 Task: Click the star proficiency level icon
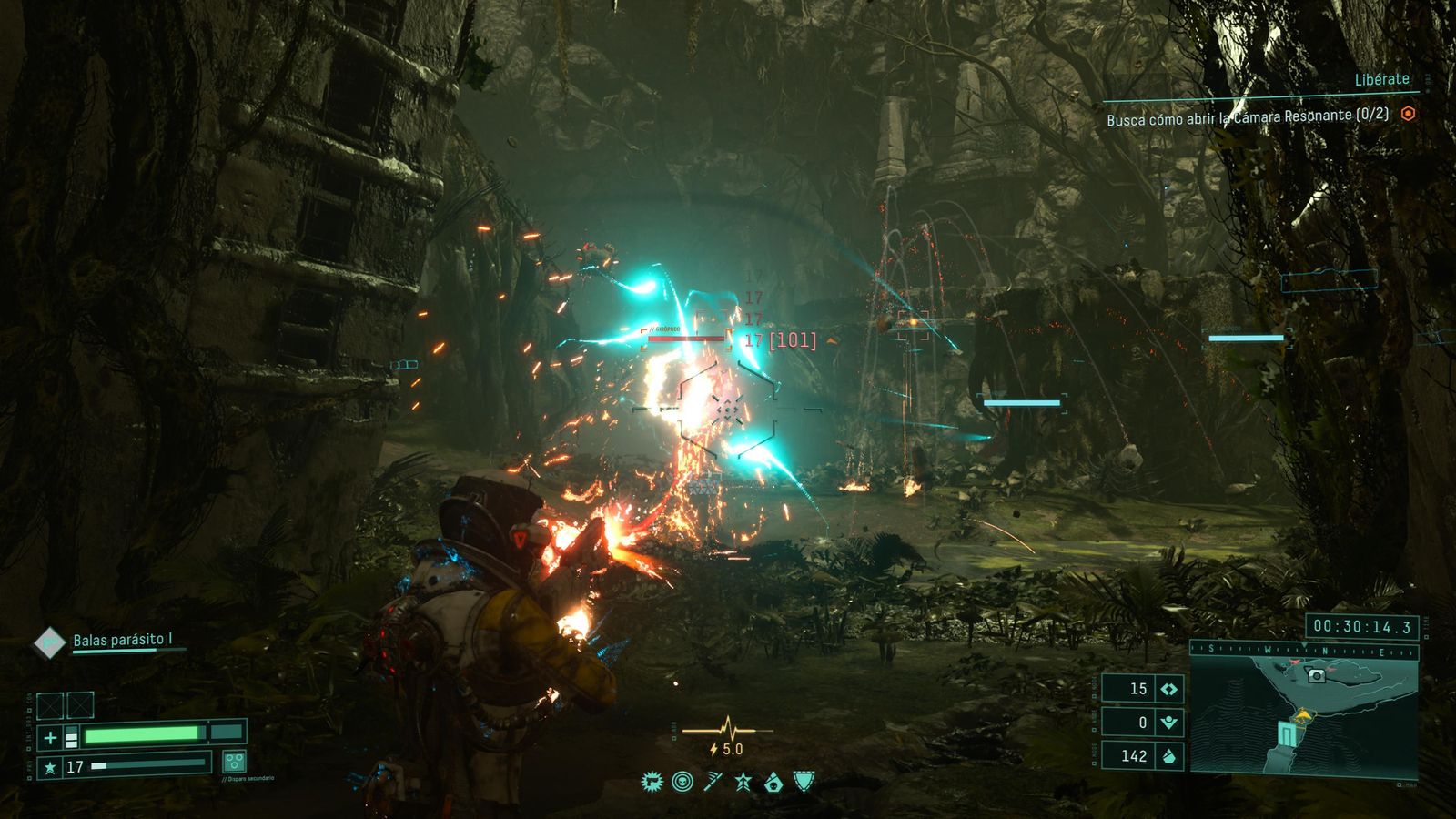[x=50, y=767]
